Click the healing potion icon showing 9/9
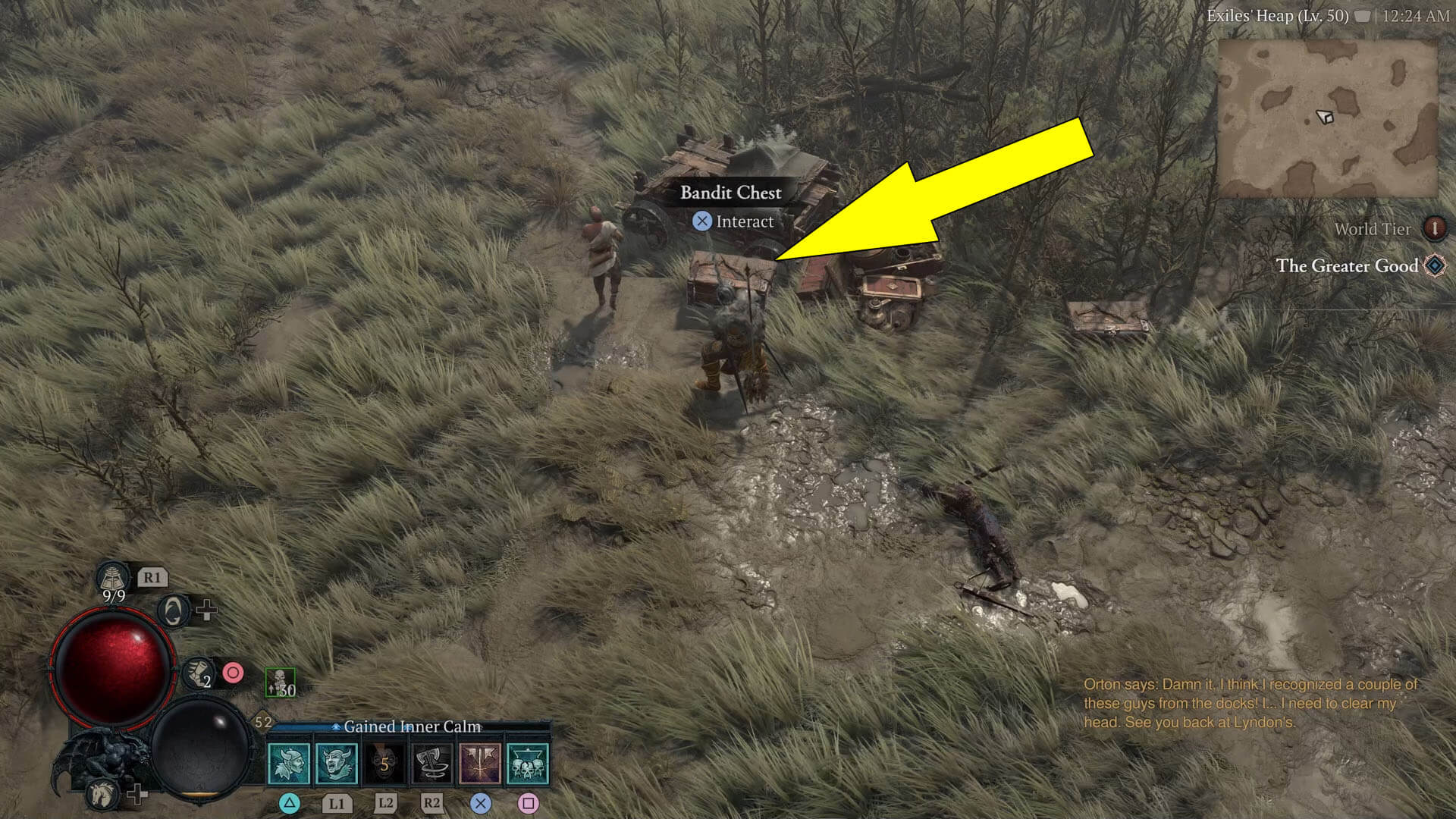Viewport: 1456px width, 819px height. pos(113,578)
